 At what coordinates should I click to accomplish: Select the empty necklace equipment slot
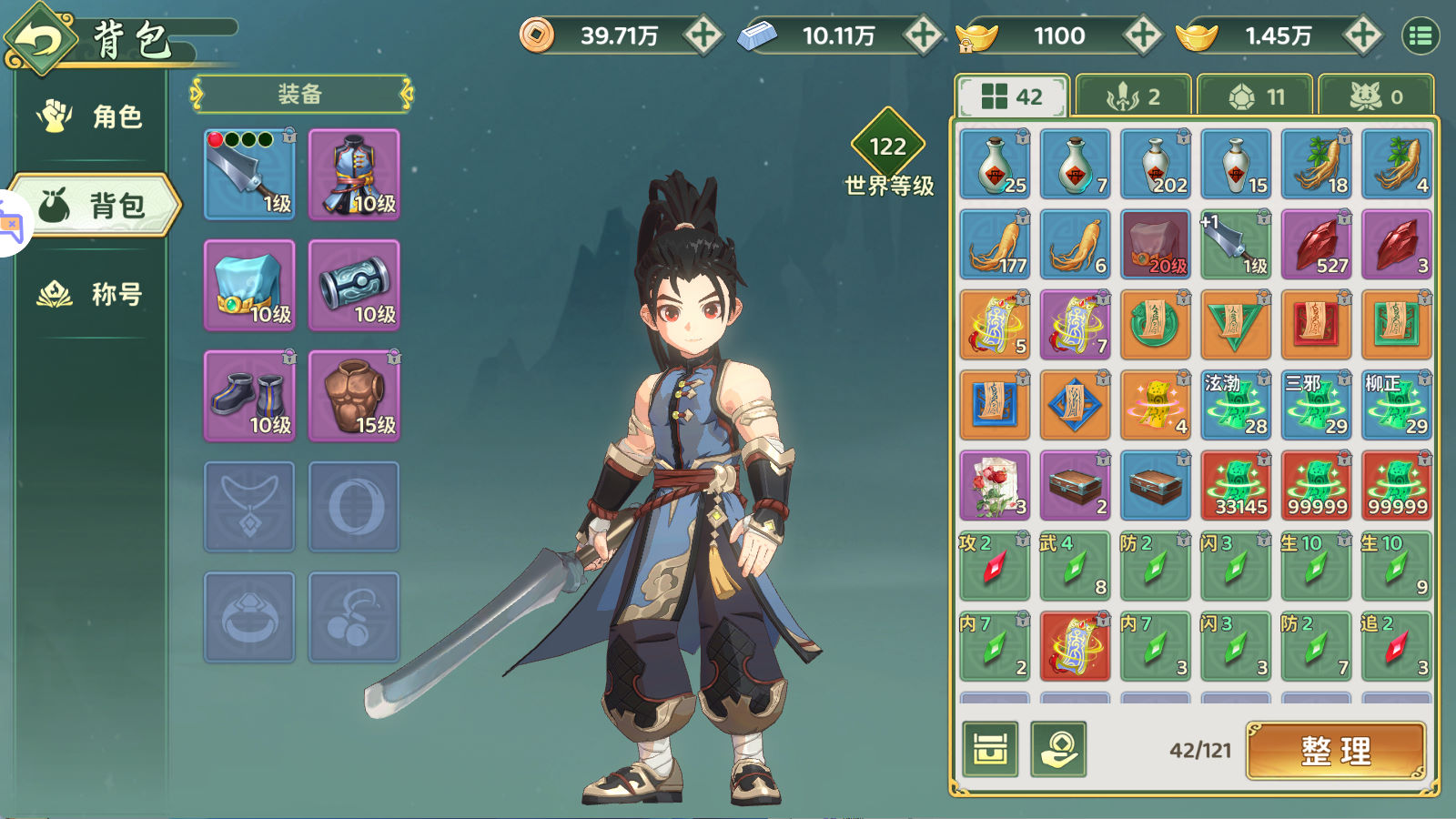[x=249, y=507]
